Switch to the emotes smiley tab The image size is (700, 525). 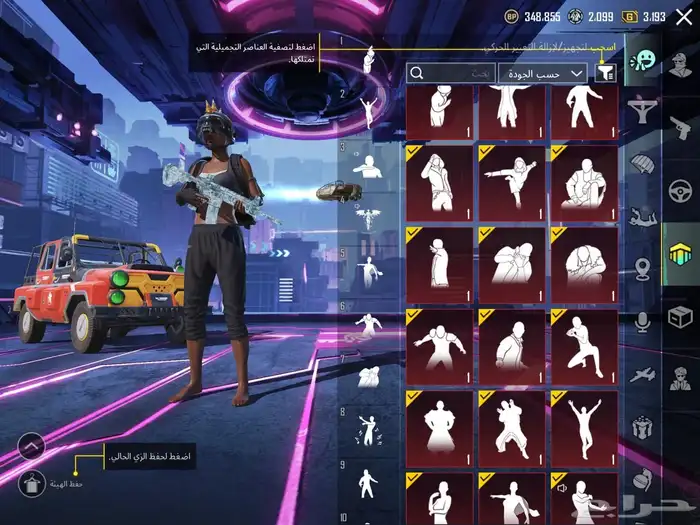point(641,66)
